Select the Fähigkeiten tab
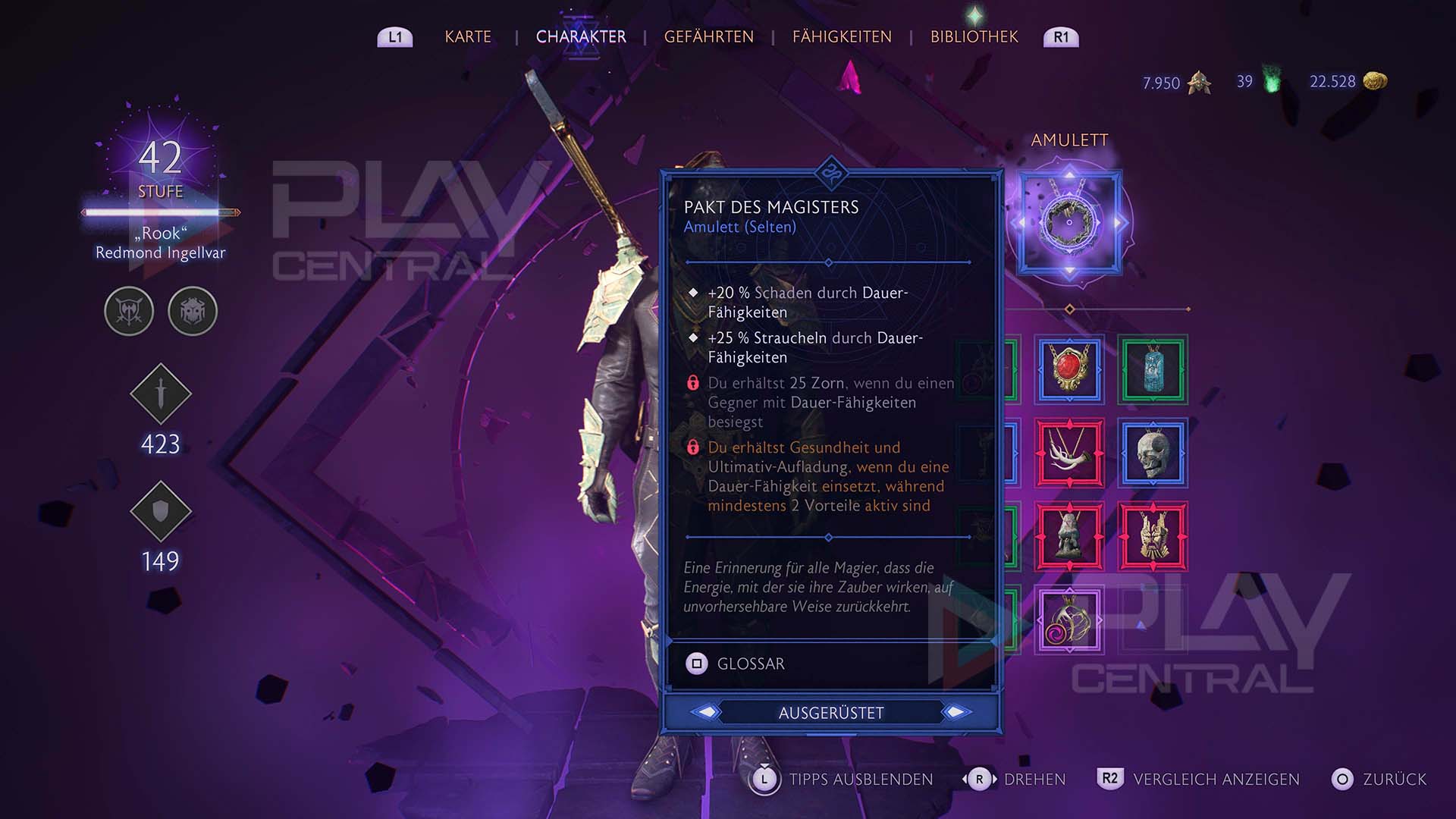The image size is (1456, 819). point(842,37)
